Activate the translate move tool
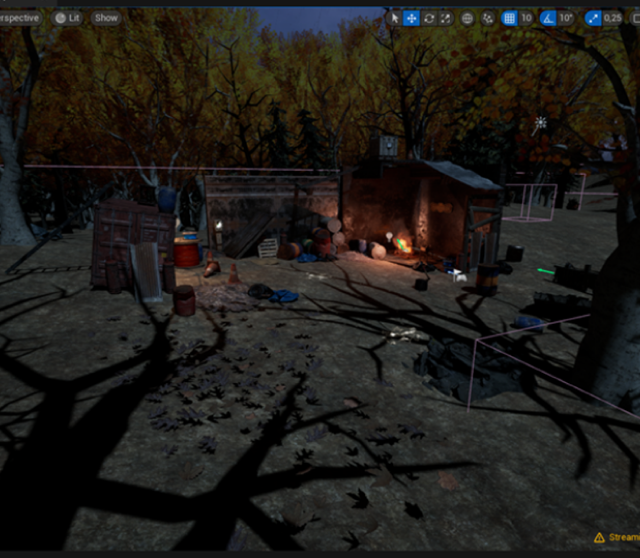 pos(411,18)
